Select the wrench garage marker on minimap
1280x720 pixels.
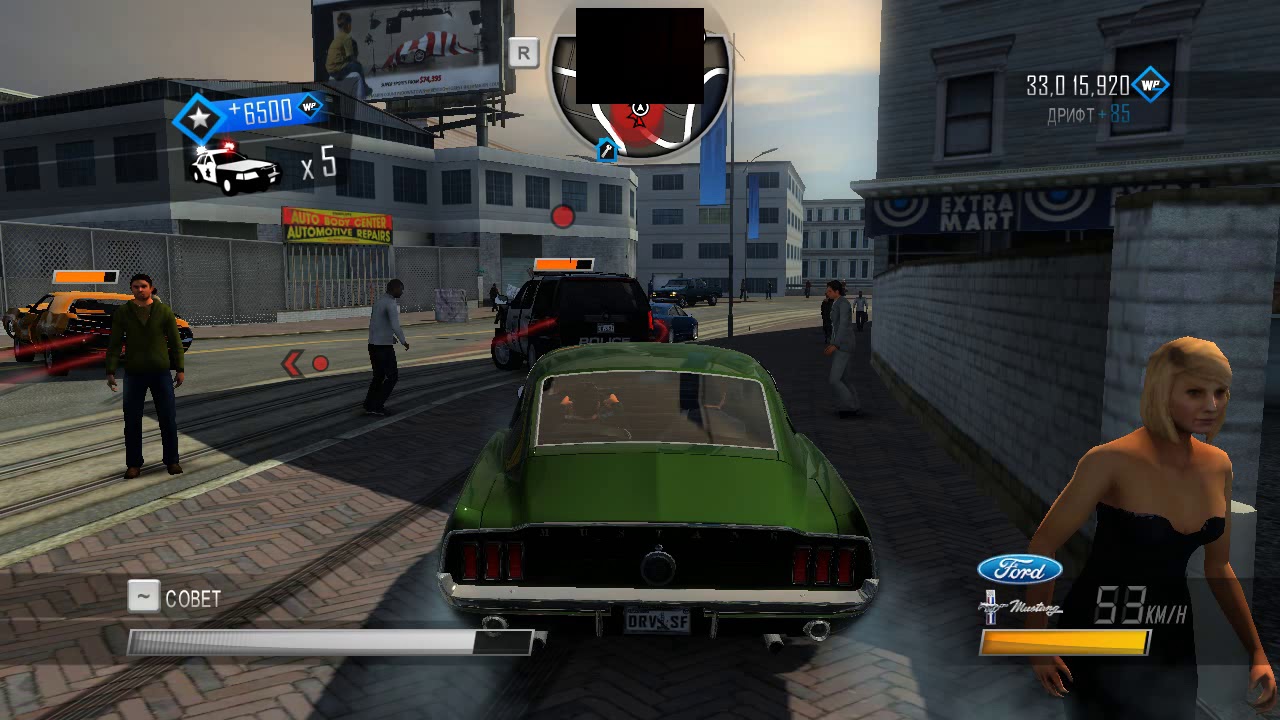click(x=606, y=150)
